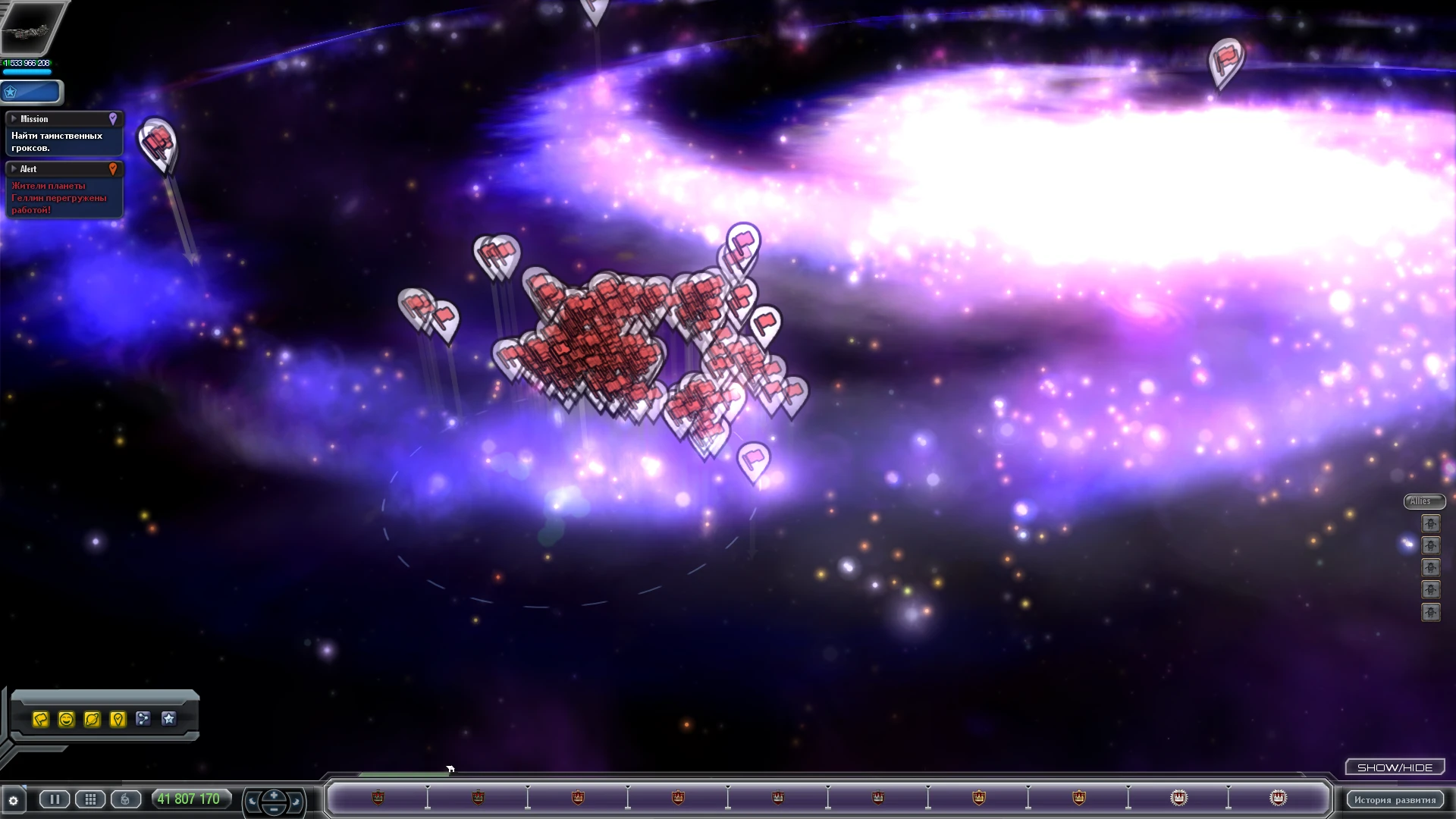
Task: Toggle the purple routes filter icon
Action: coord(144,719)
